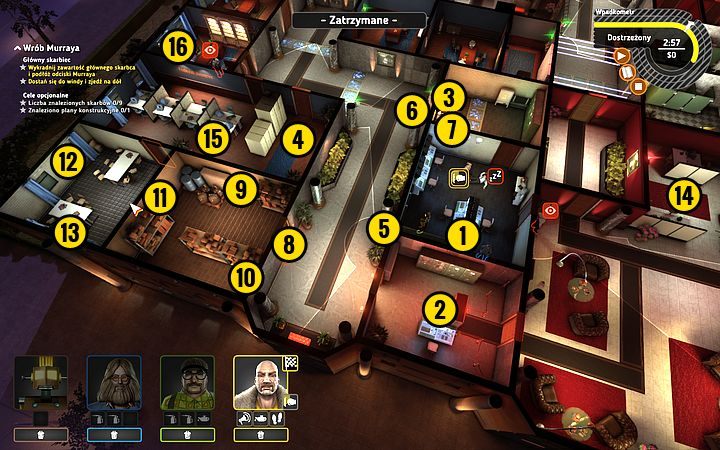Click the checkered flag on the bald portrait
This screenshot has height=450, width=720.
[293, 363]
